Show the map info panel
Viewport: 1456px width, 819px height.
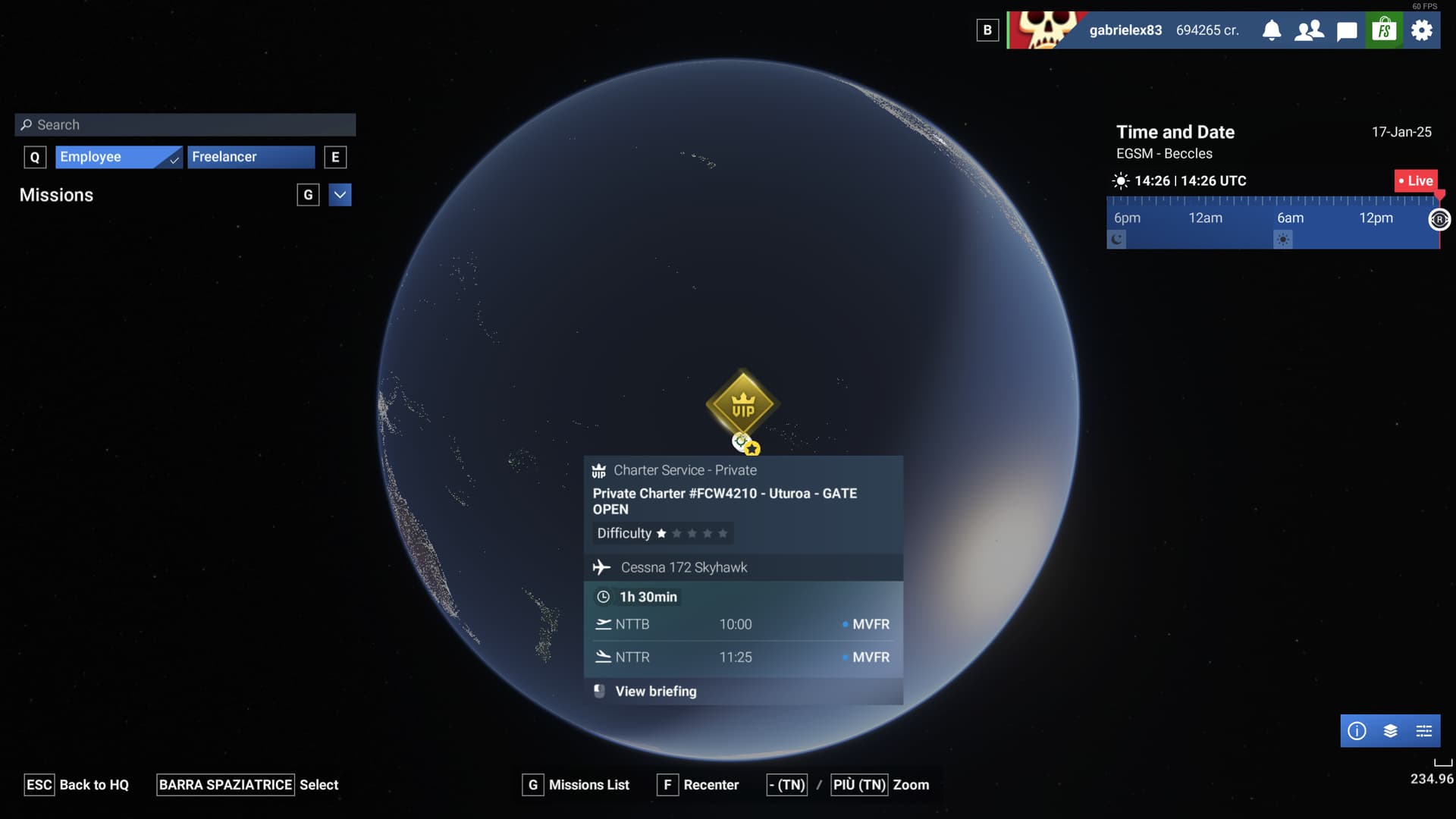pyautogui.click(x=1357, y=731)
